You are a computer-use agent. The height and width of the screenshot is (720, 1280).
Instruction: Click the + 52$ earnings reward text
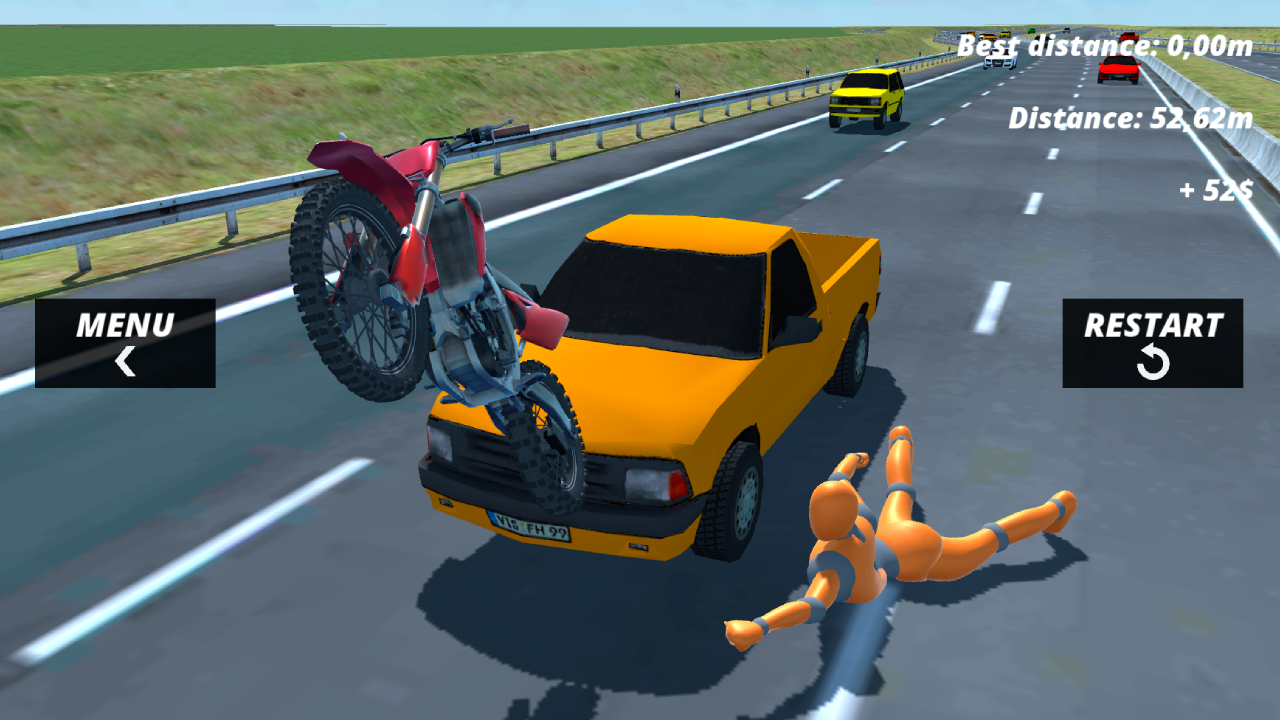[1215, 190]
